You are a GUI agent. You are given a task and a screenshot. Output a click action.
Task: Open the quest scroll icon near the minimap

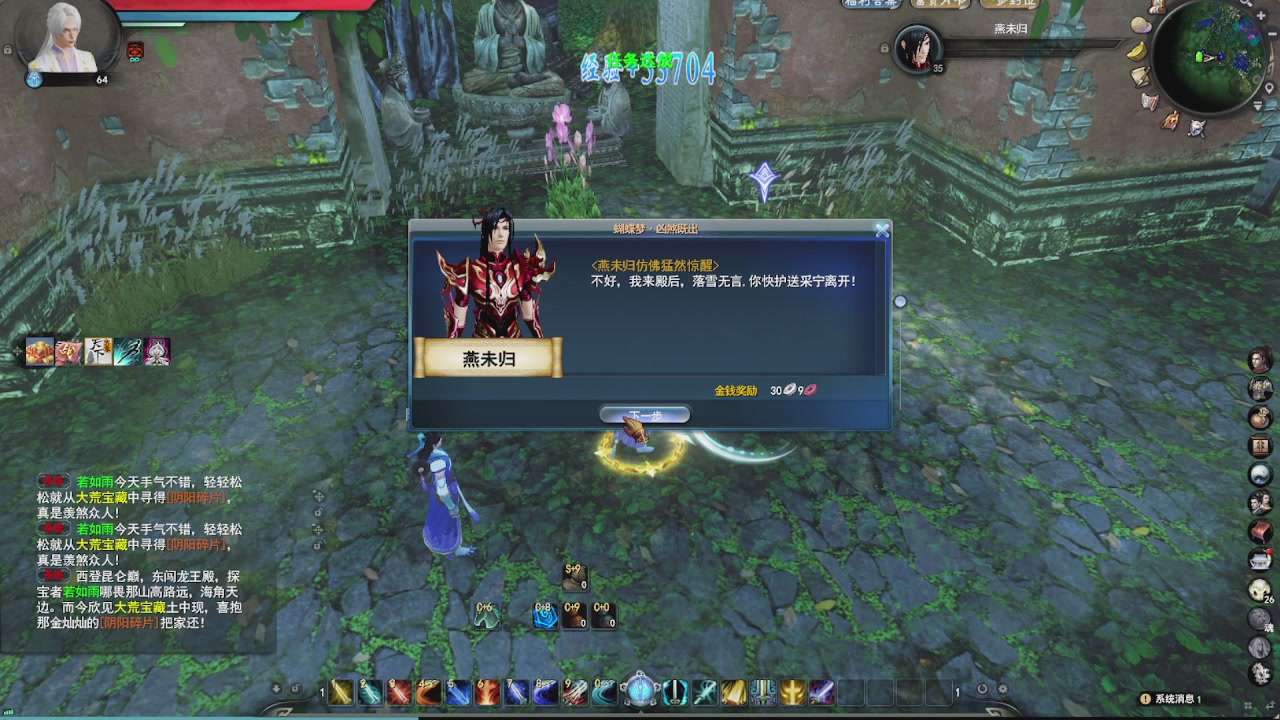pos(1140,77)
